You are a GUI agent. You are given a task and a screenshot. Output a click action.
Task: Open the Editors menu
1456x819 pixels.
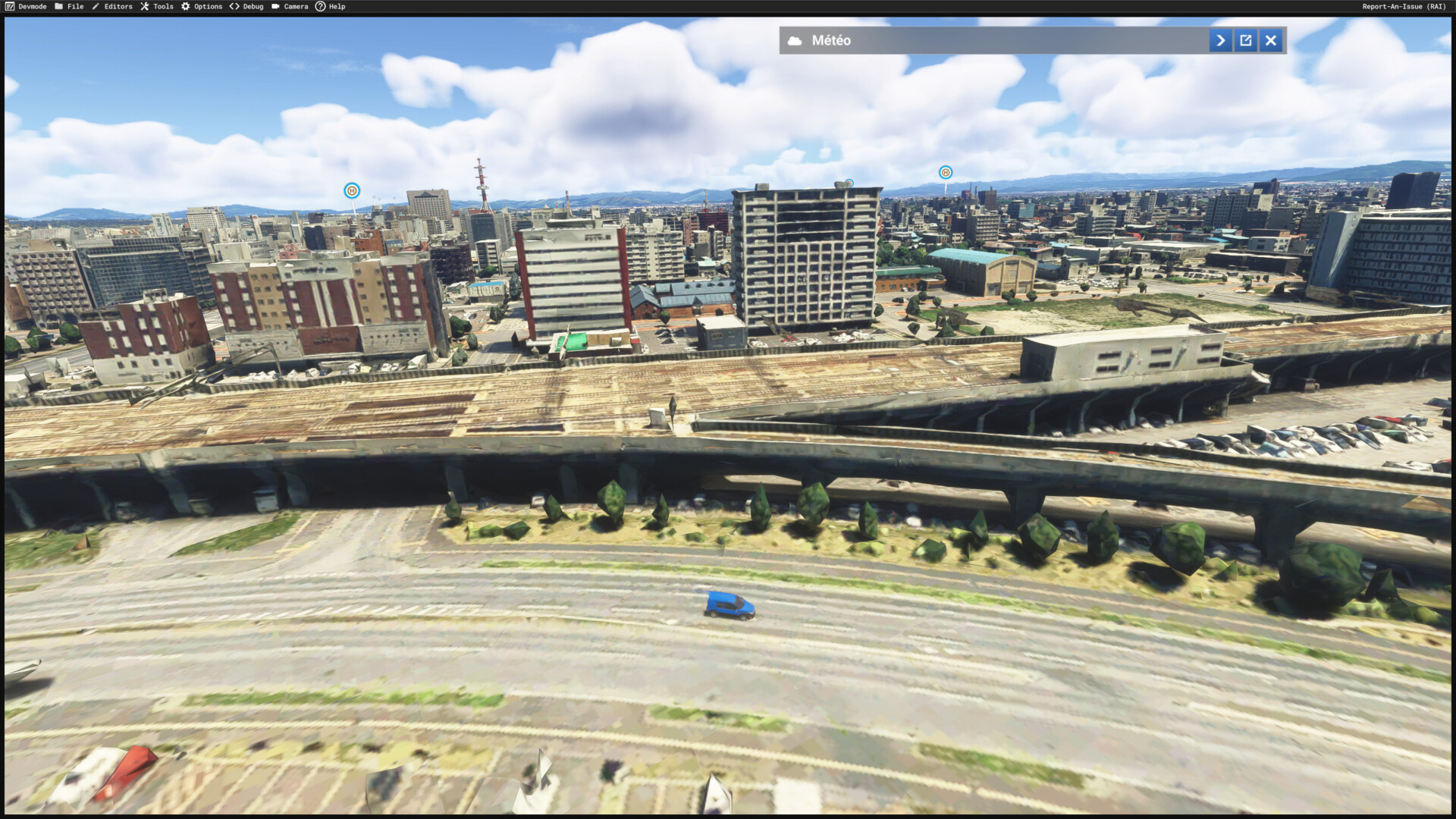[x=112, y=7]
